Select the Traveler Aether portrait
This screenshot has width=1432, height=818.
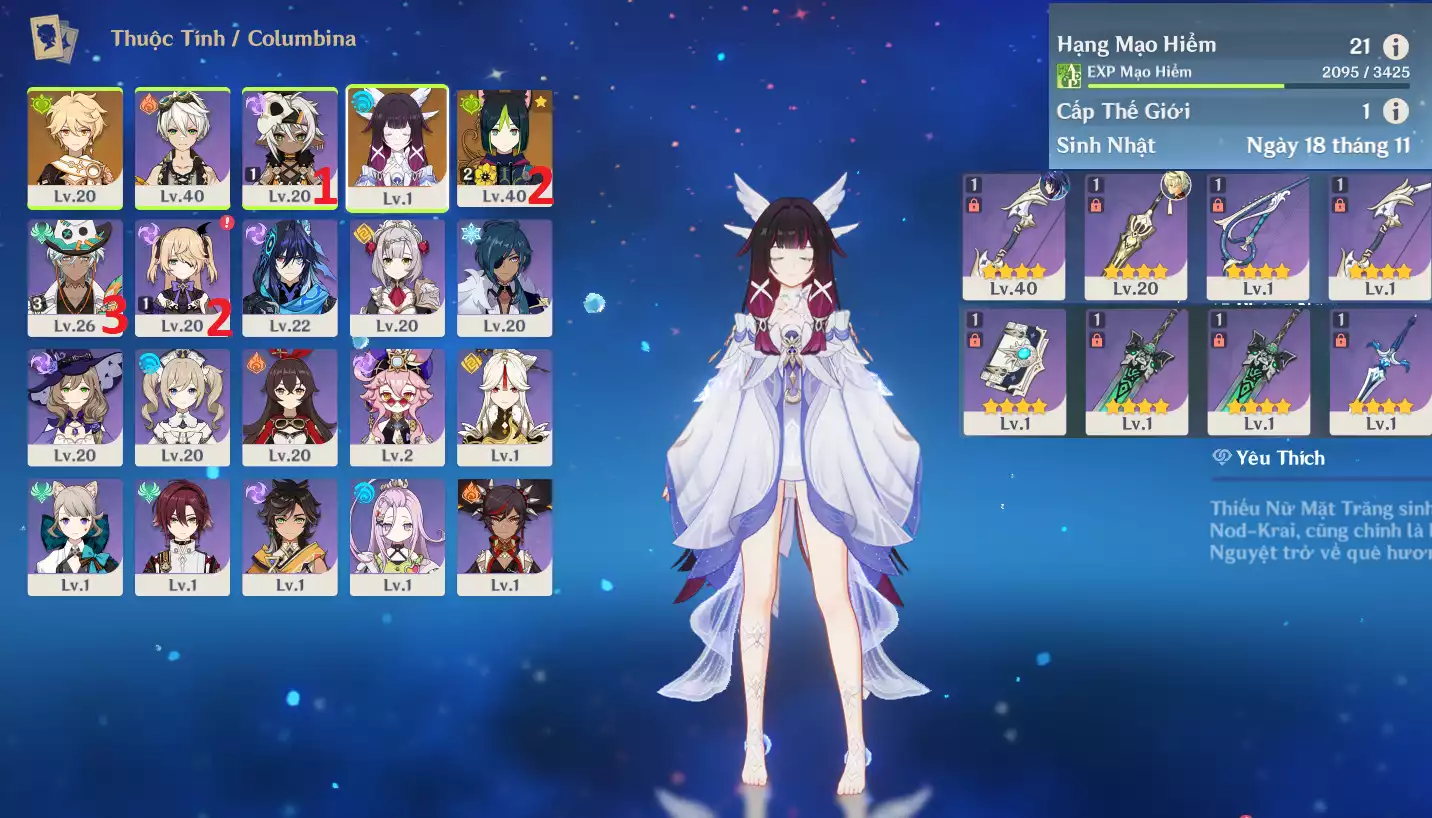click(x=75, y=148)
